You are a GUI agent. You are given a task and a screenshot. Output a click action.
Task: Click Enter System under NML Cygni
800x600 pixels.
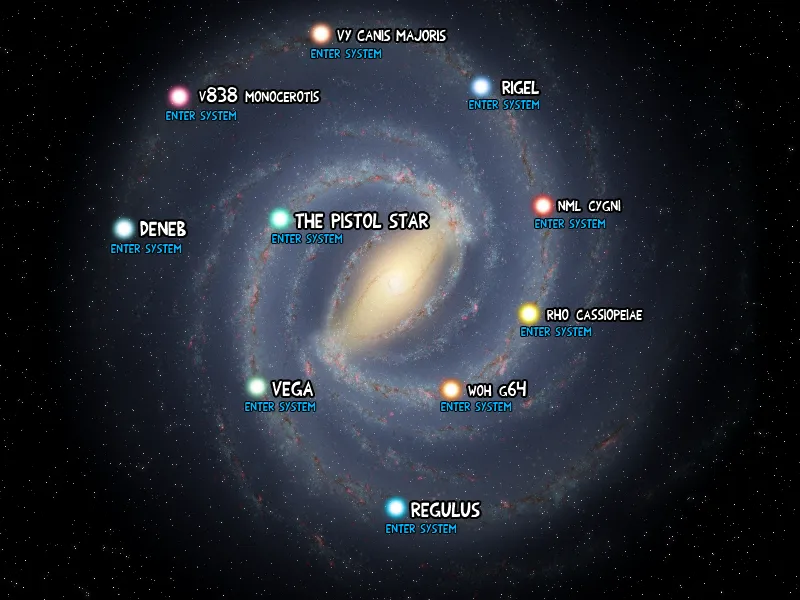(x=570, y=224)
